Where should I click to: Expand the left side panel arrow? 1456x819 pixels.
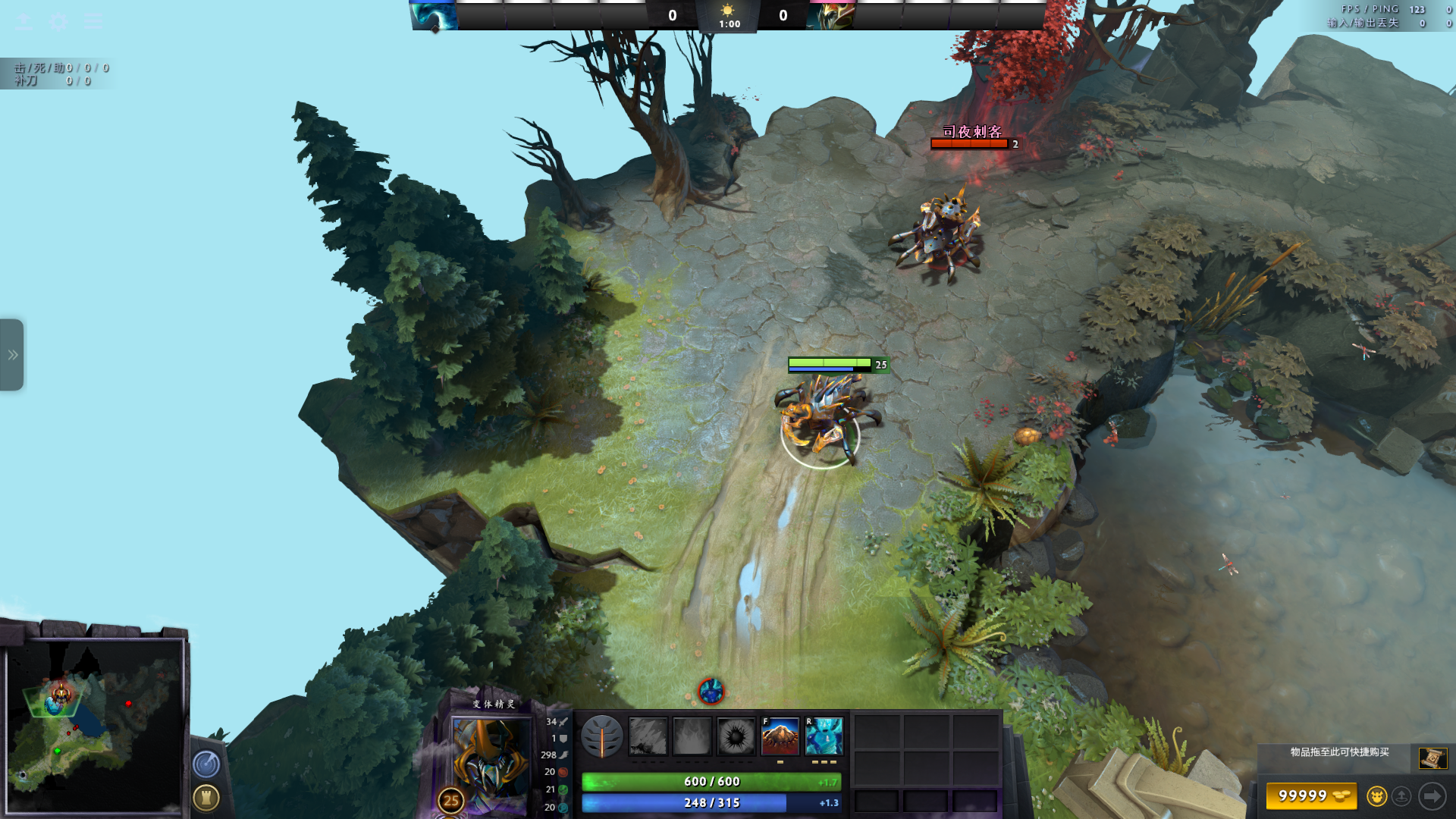(12, 355)
